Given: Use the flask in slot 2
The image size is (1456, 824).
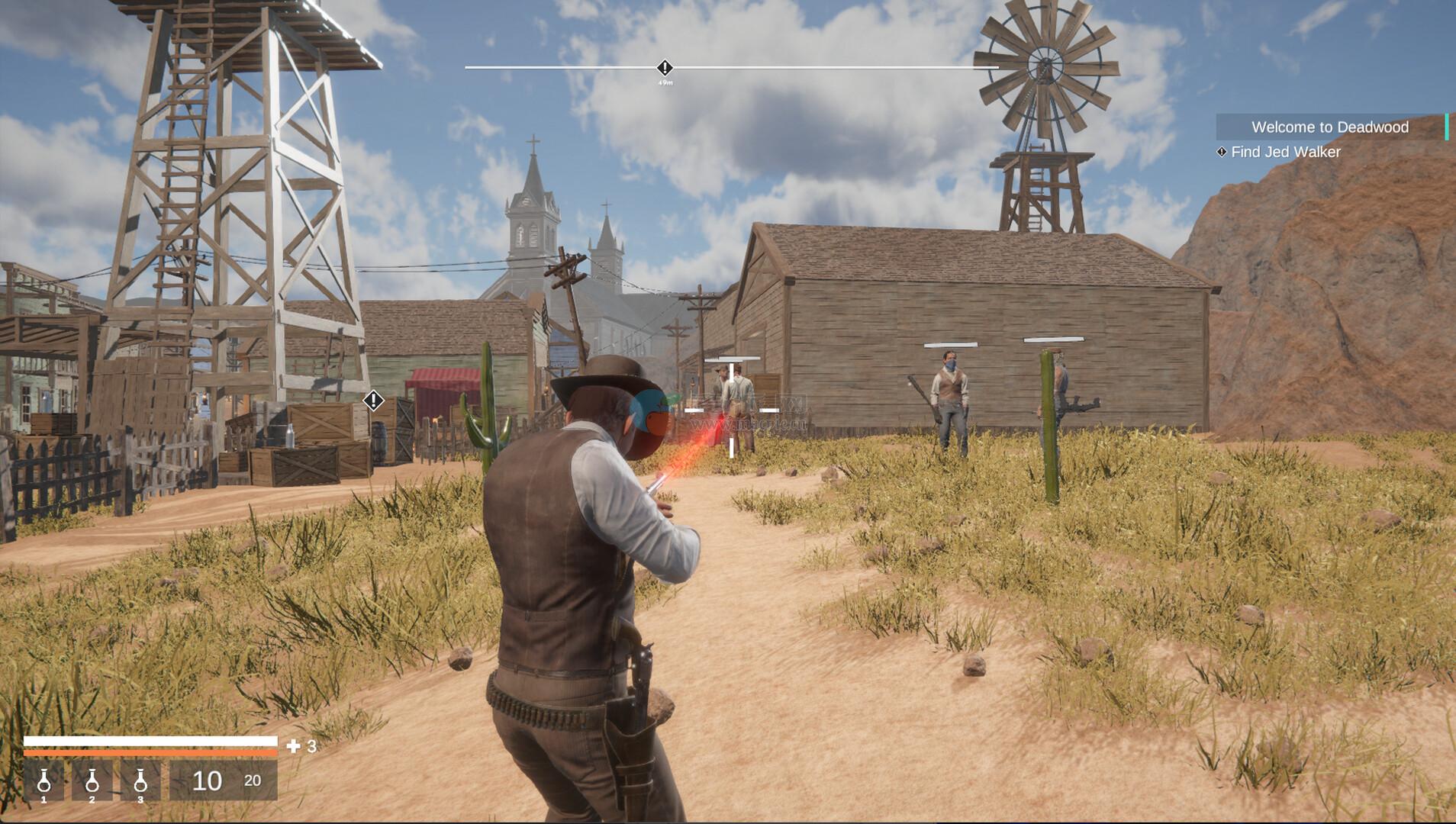Looking at the screenshot, I should [x=92, y=781].
